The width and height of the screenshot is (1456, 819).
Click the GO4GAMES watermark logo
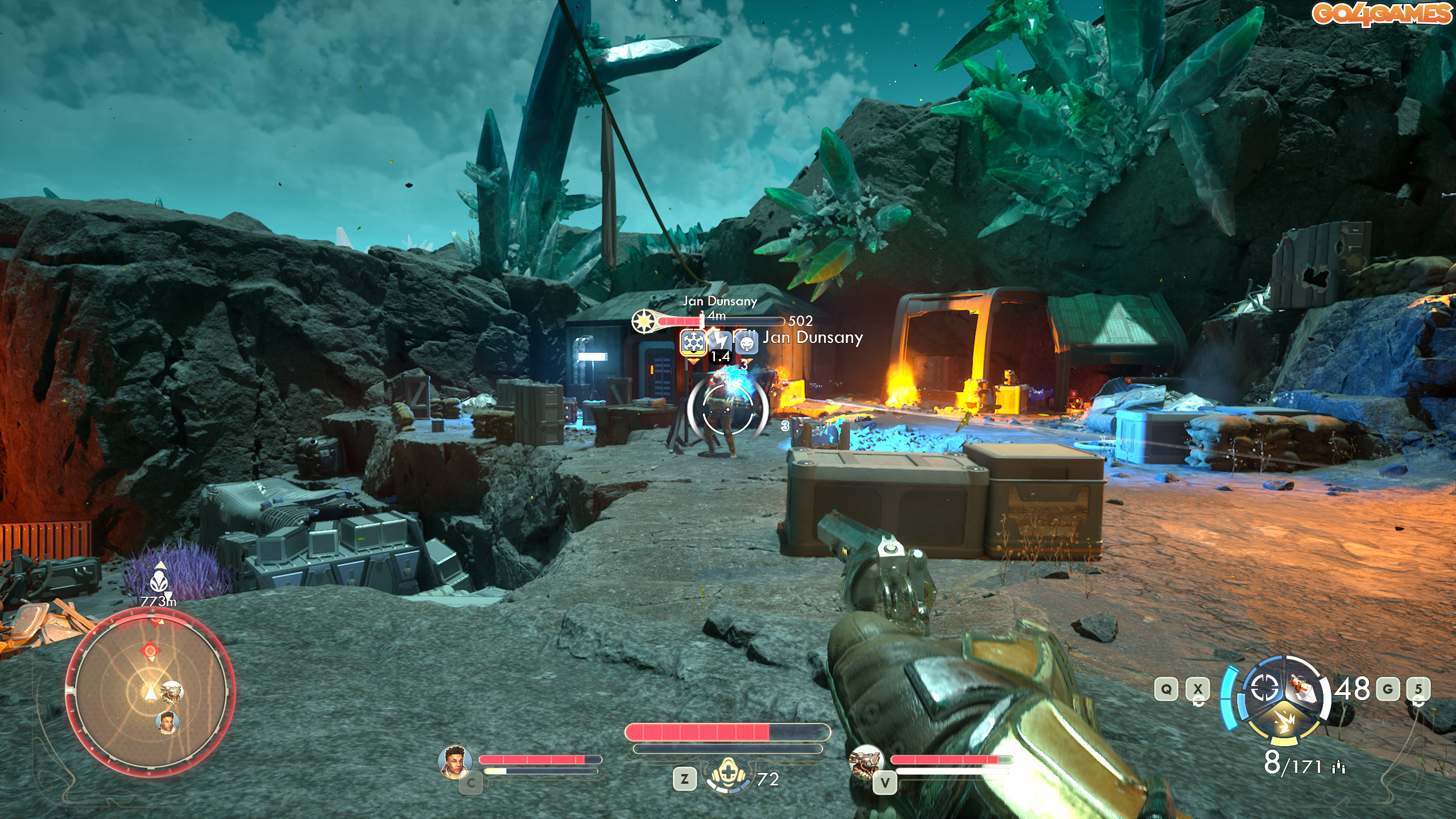point(1381,14)
